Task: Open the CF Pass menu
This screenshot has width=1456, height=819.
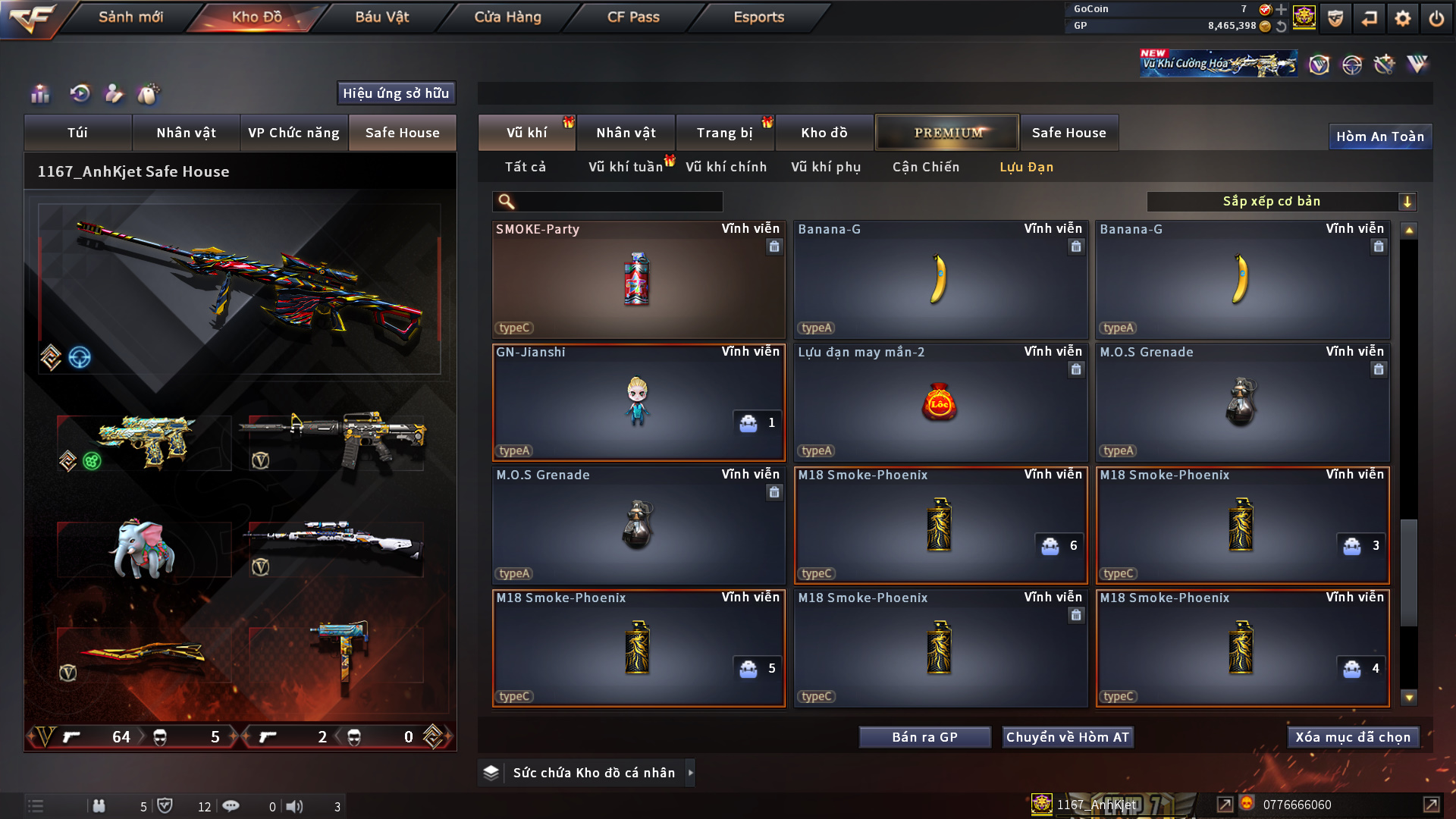Action: pos(633,17)
